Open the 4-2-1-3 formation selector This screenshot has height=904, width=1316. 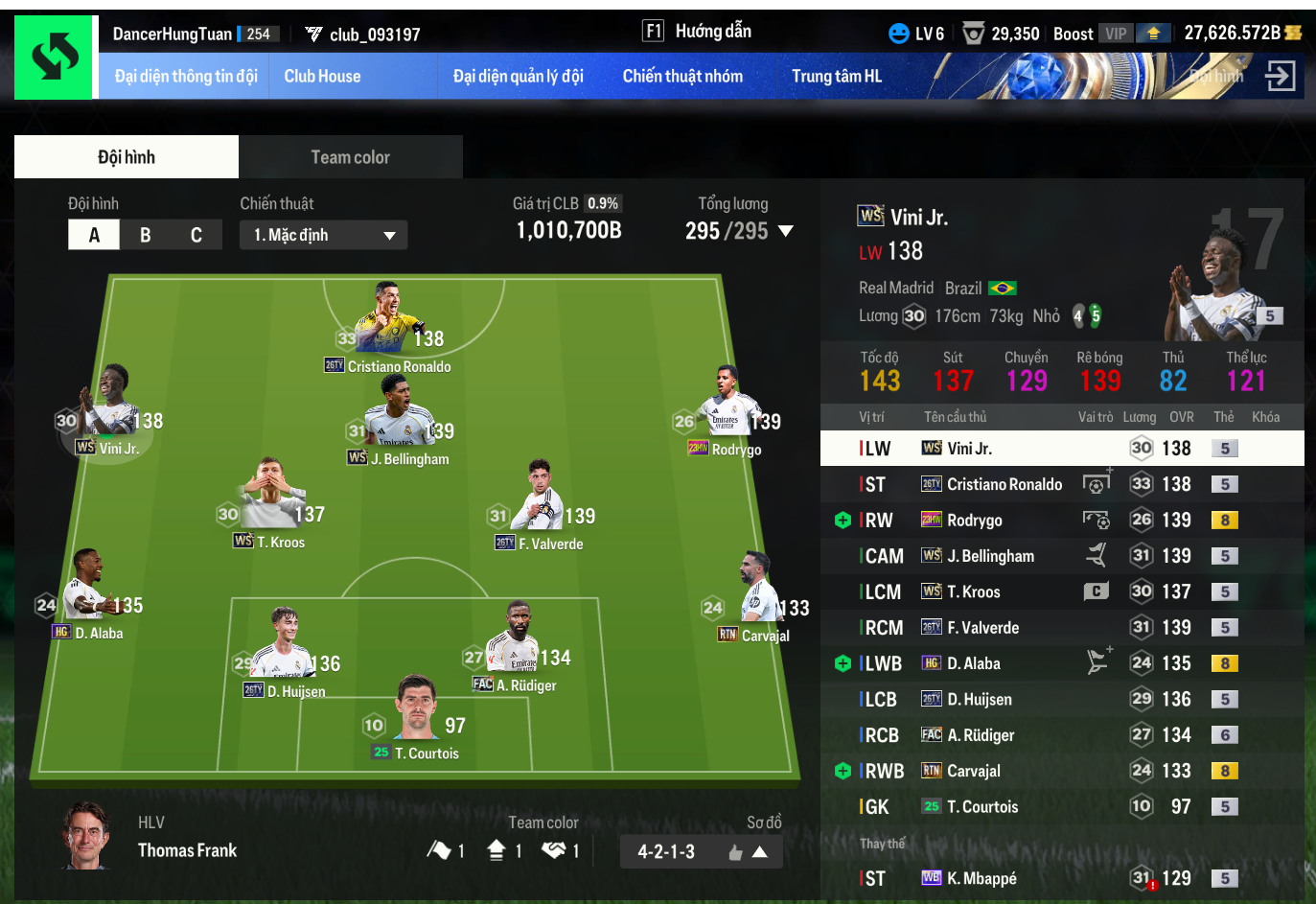[x=702, y=851]
